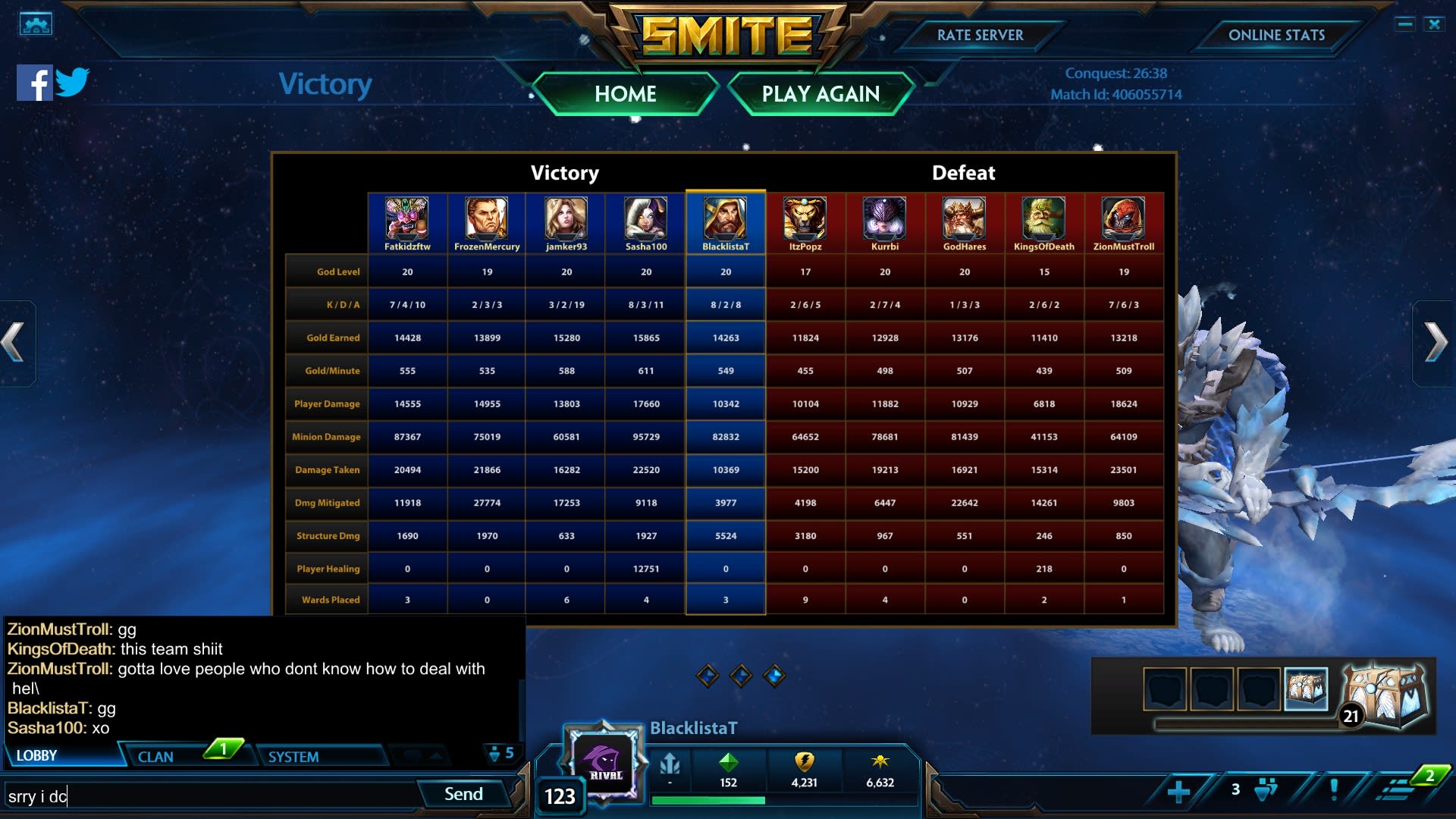Image resolution: width=1456 pixels, height=819 pixels.
Task: Advance to the next stats page
Action: [1435, 343]
